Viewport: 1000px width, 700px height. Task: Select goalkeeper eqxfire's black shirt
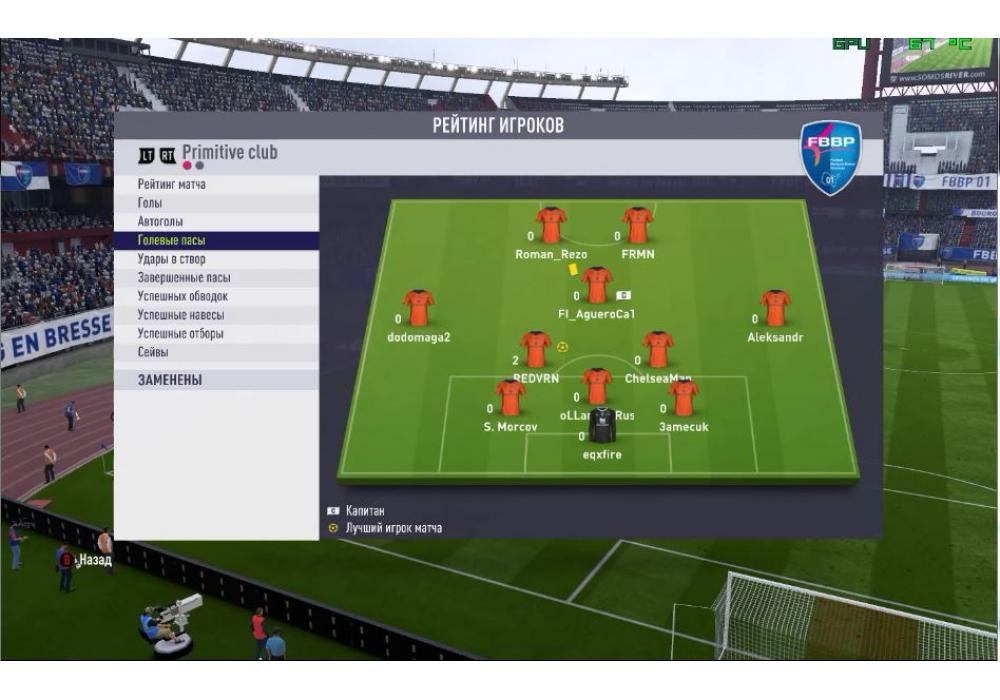(602, 426)
